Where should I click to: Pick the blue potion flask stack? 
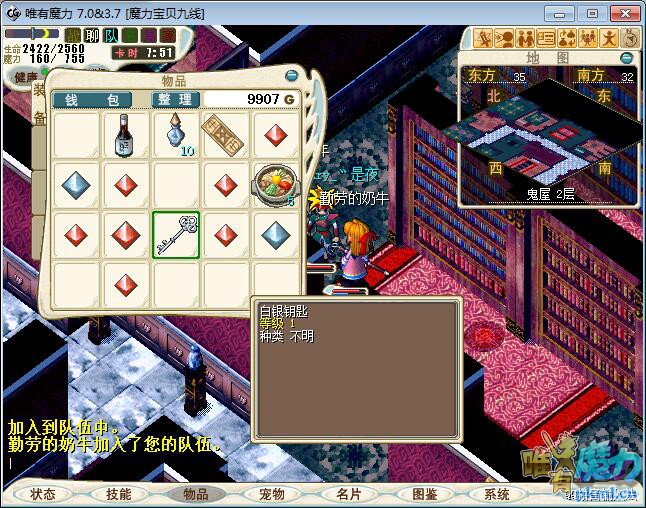pos(176,135)
